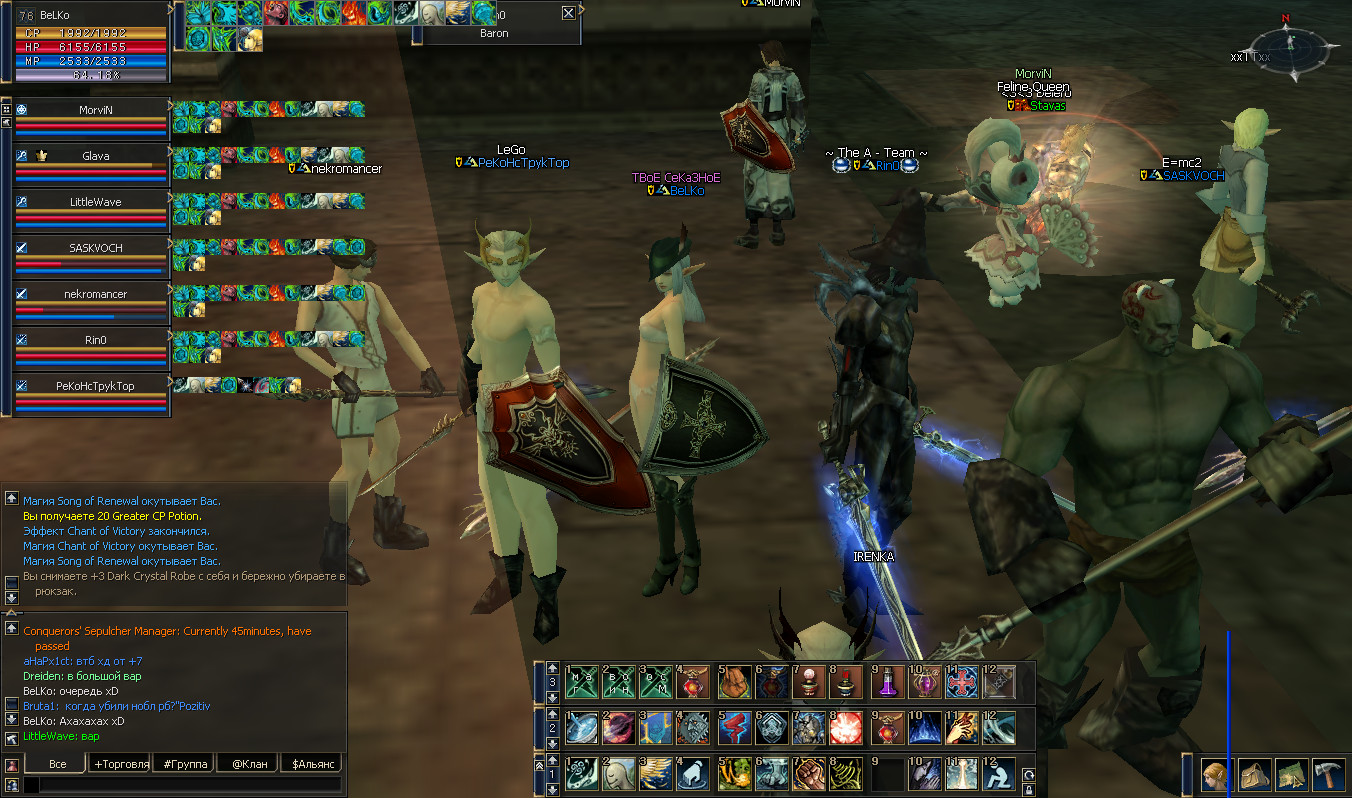Activate the clenched fist skill

tap(810, 774)
